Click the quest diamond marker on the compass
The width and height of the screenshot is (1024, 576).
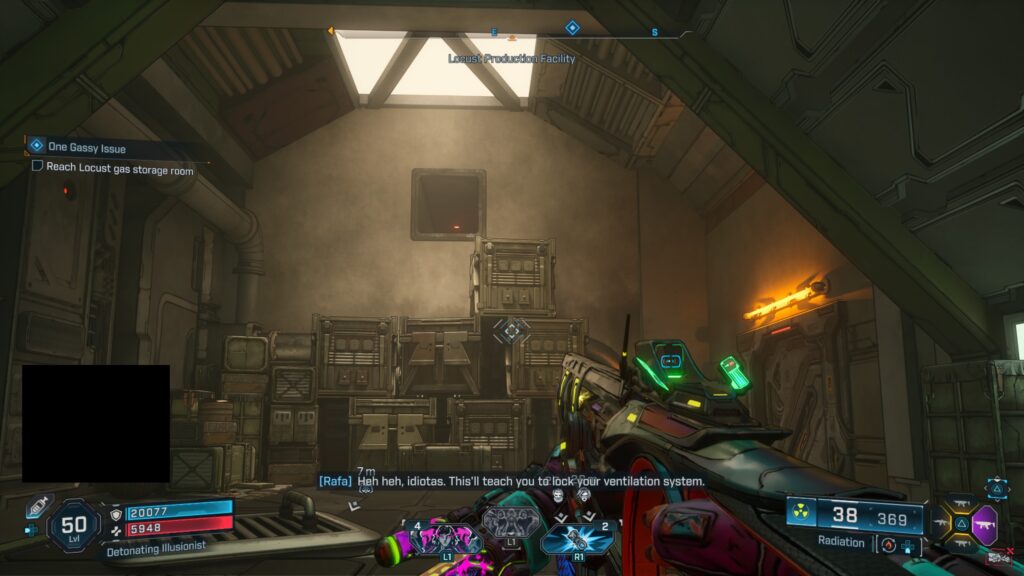pyautogui.click(x=572, y=28)
